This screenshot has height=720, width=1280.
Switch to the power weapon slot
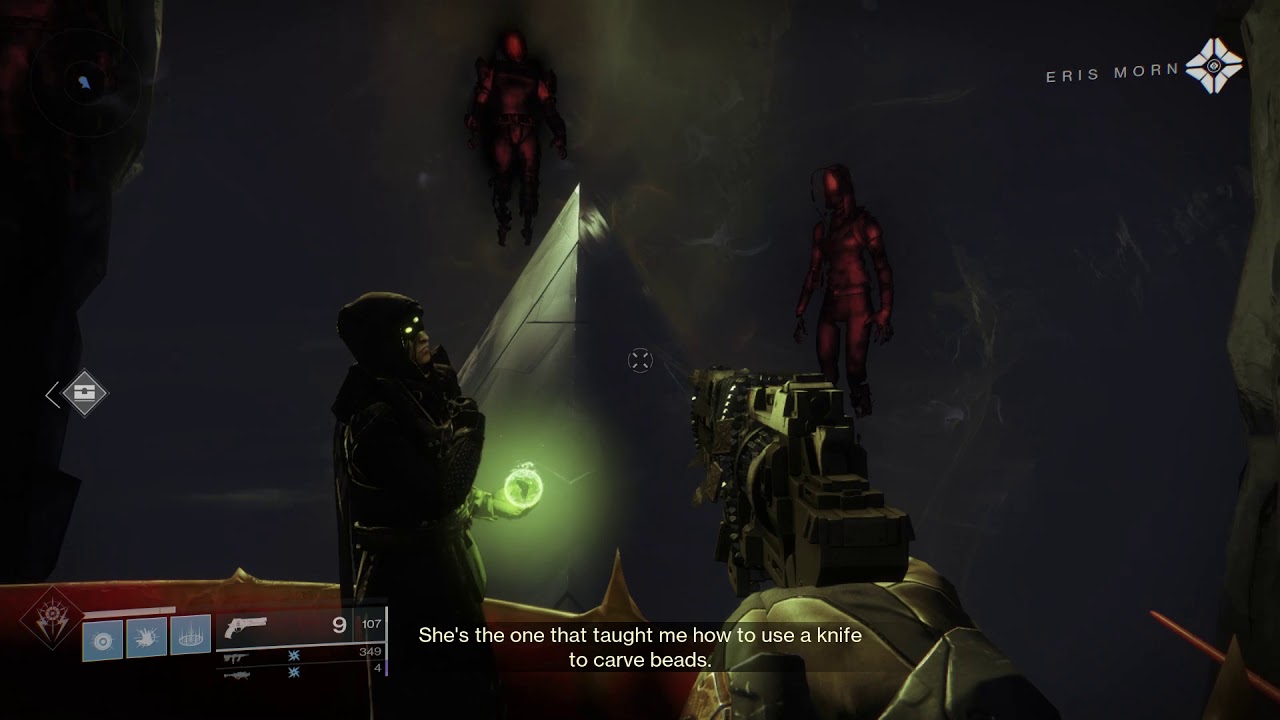(x=236, y=673)
